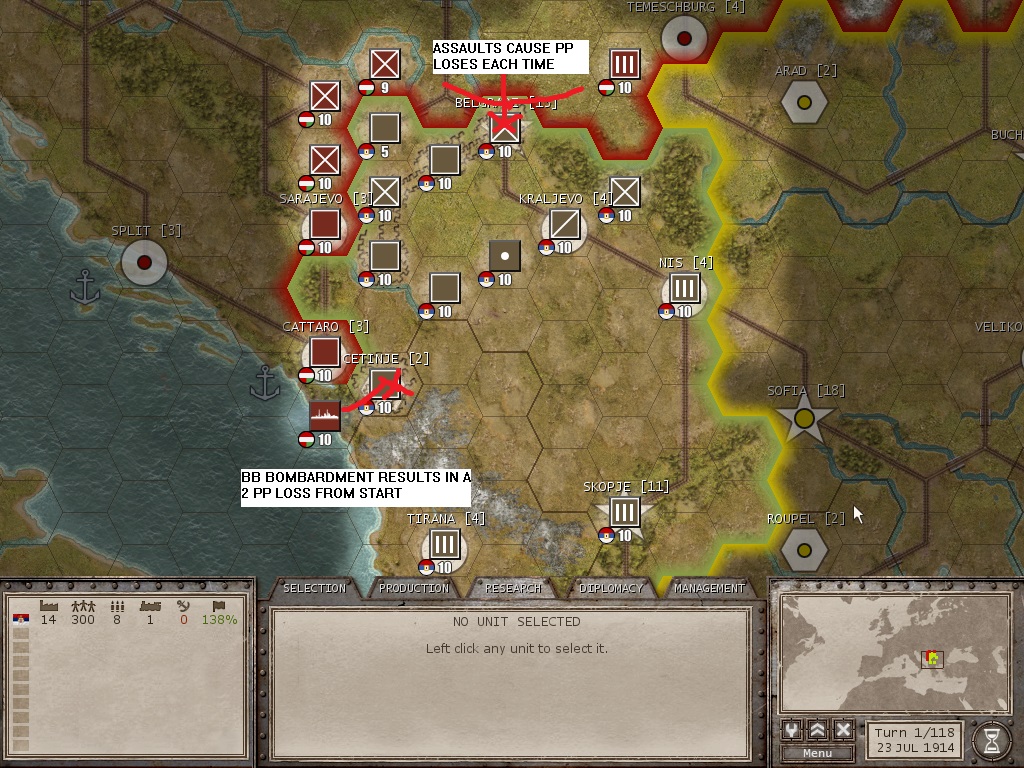The height and width of the screenshot is (768, 1024).
Task: Select the battleship unit near Cattaro
Action: (x=325, y=415)
